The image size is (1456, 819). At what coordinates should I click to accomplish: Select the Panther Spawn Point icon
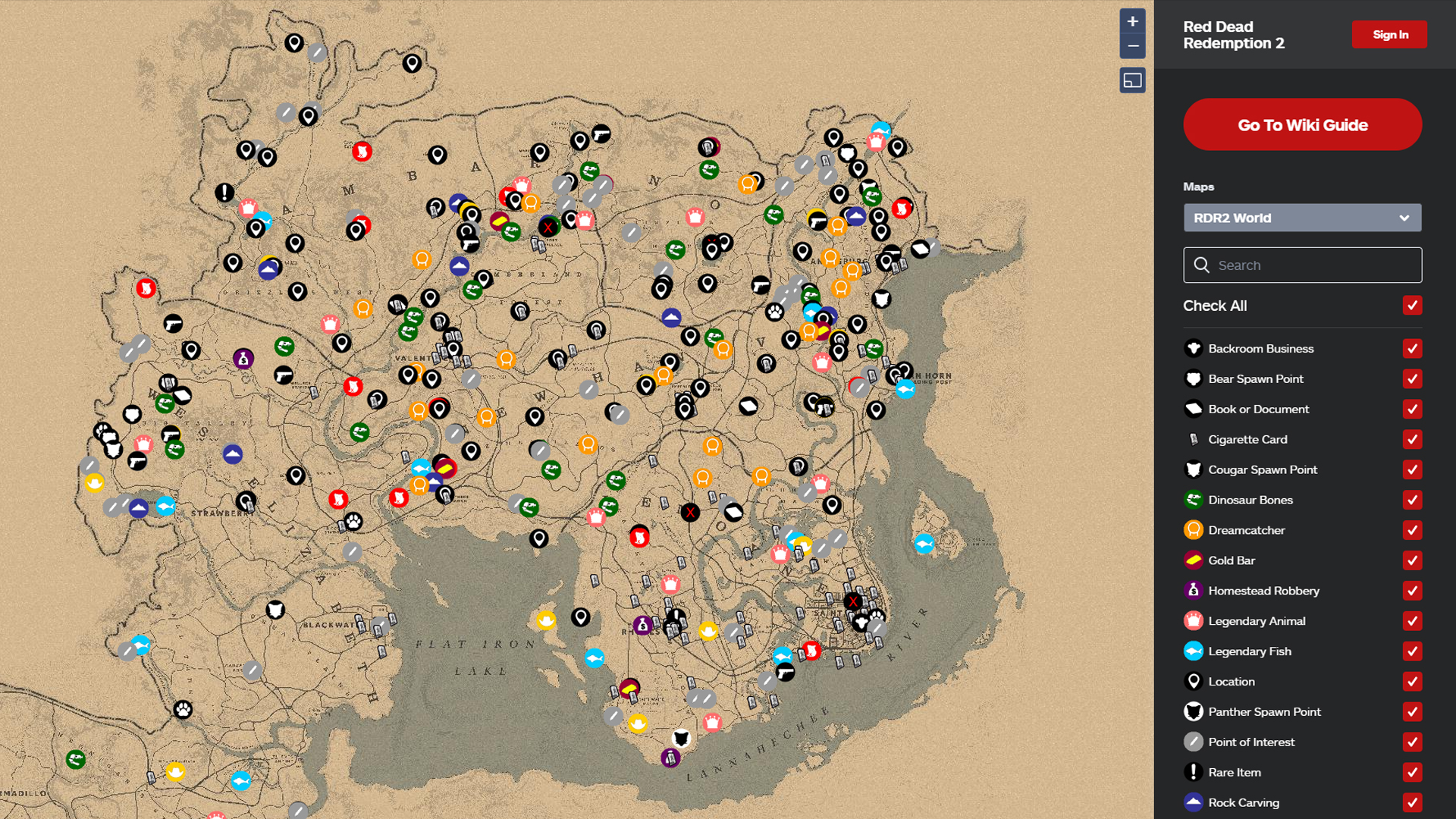point(1193,711)
